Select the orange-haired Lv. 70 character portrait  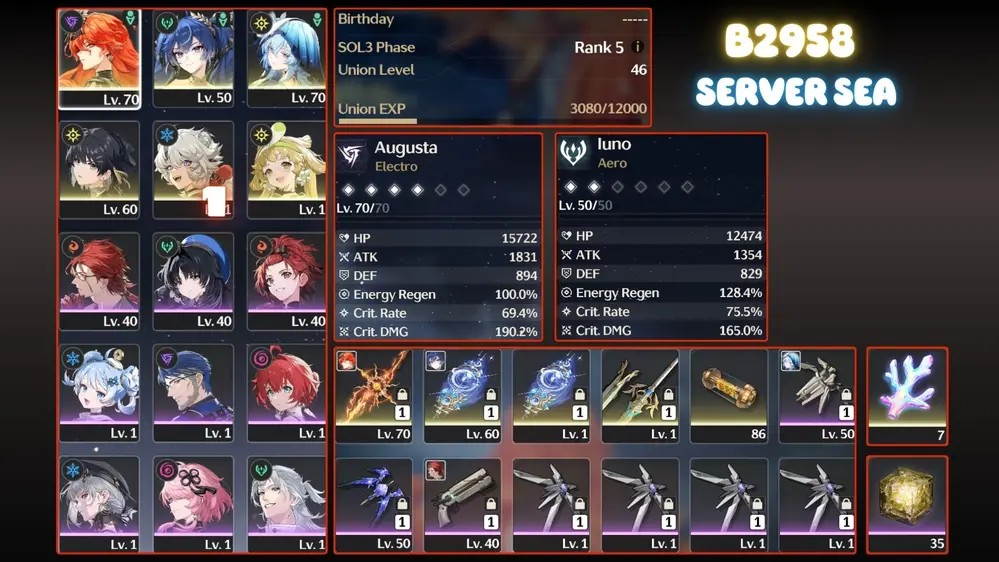tap(99, 58)
